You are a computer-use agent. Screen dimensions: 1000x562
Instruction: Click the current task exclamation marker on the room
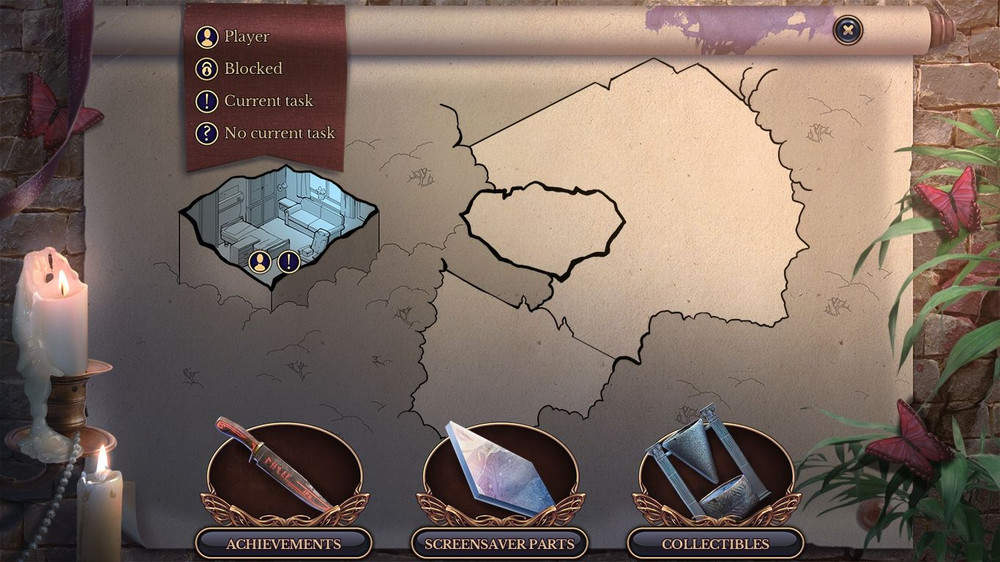(x=289, y=262)
